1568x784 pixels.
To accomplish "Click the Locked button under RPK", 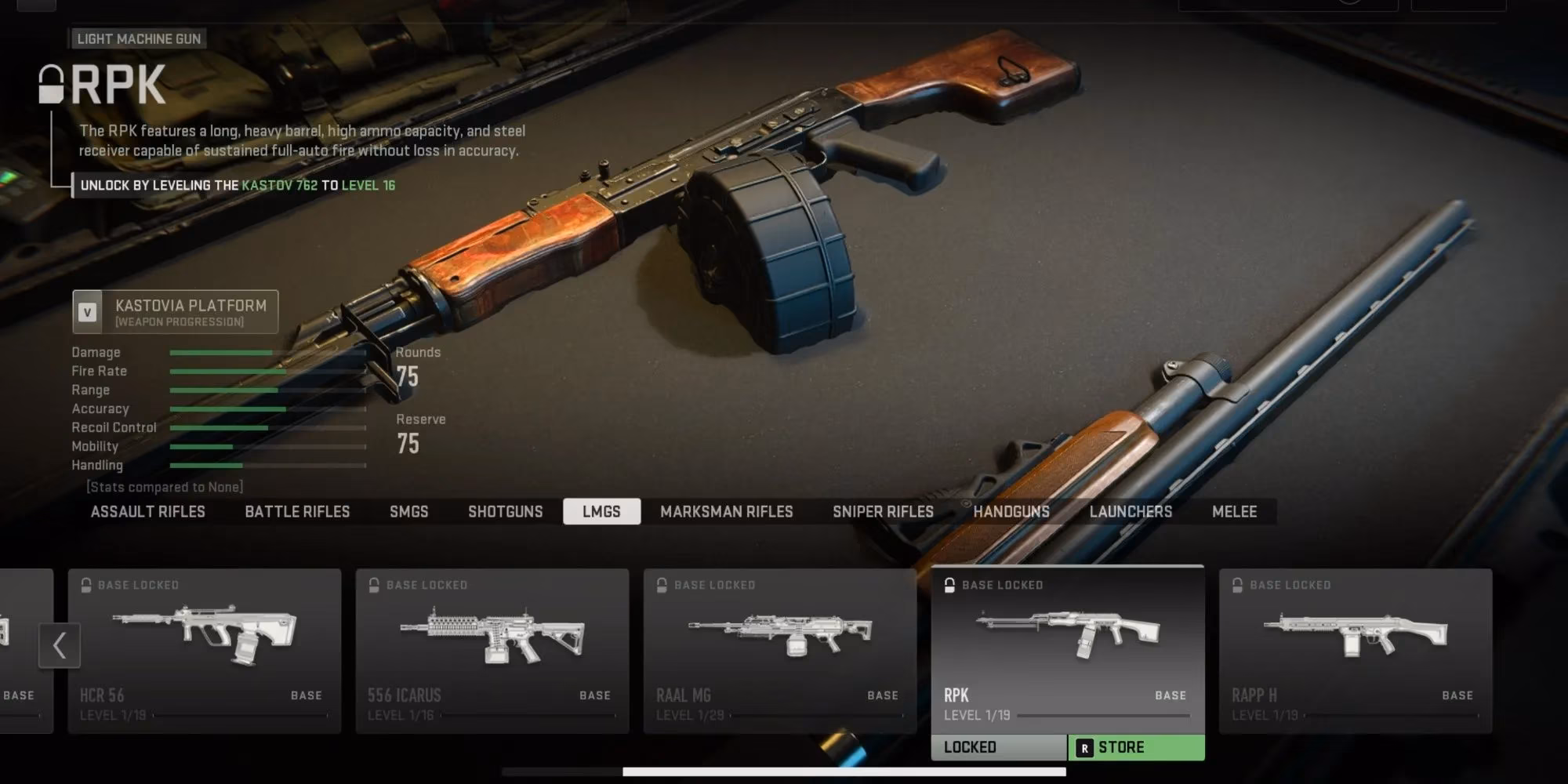I will [x=998, y=748].
